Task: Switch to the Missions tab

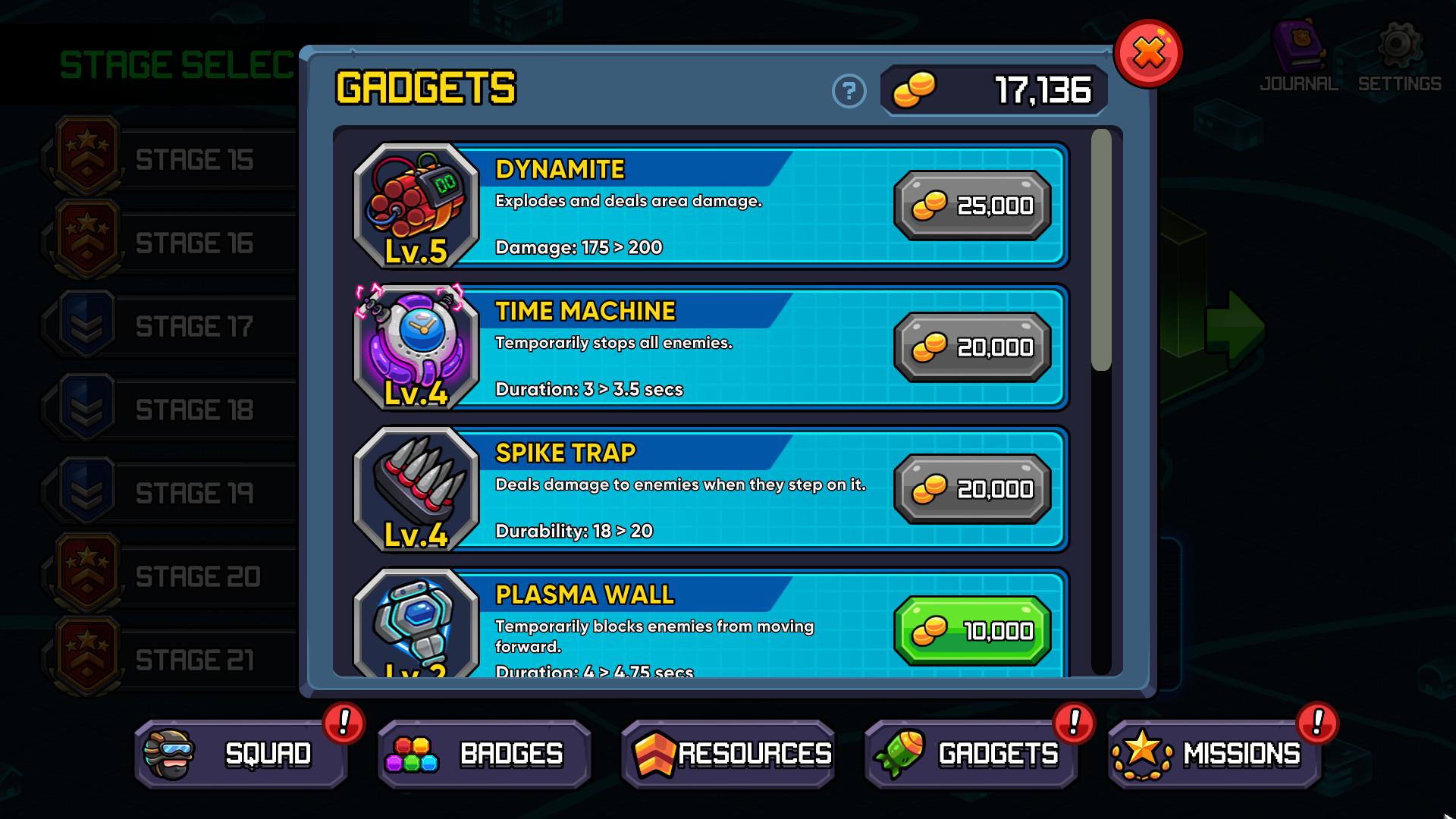Action: (1213, 753)
